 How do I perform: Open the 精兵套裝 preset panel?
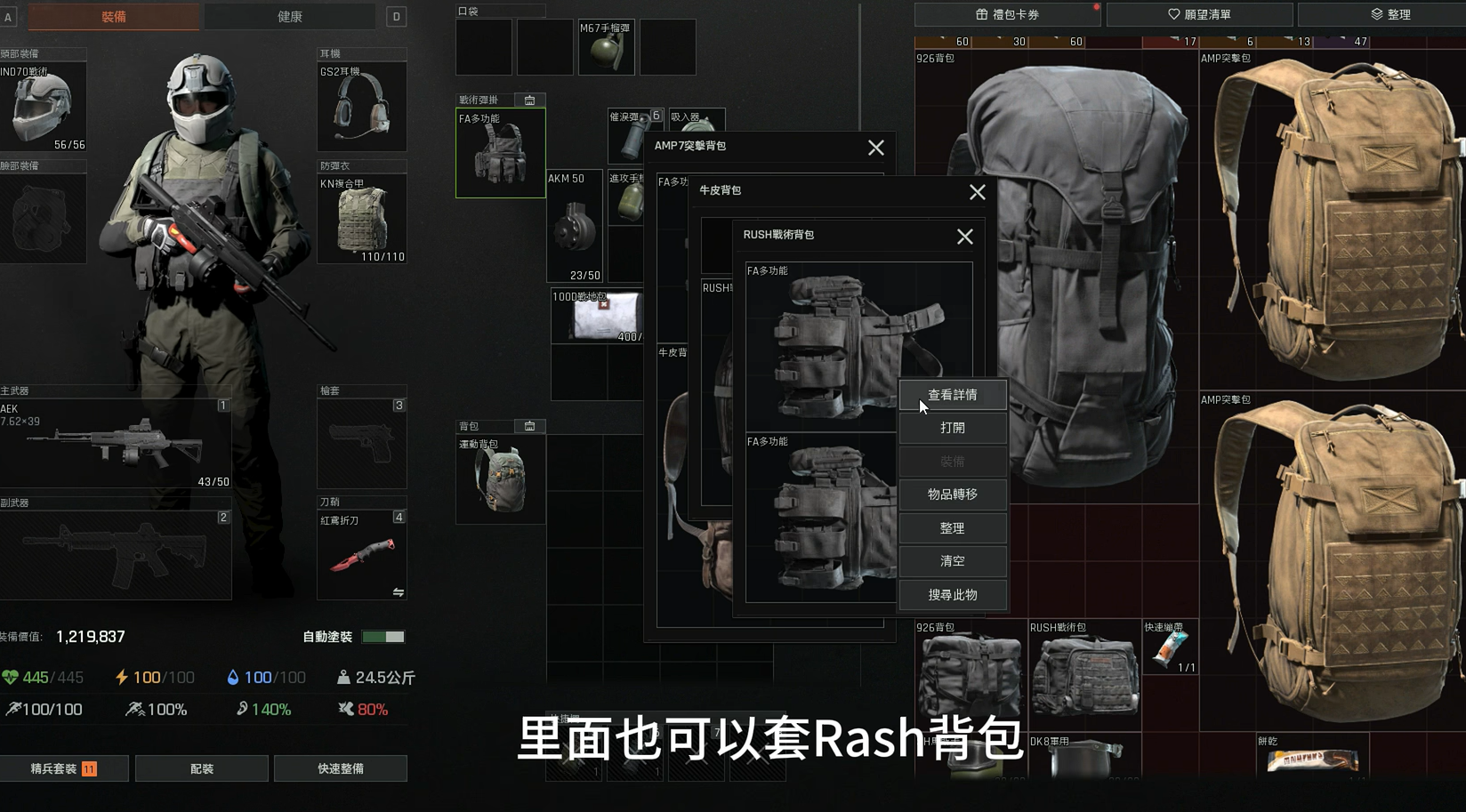(x=64, y=768)
